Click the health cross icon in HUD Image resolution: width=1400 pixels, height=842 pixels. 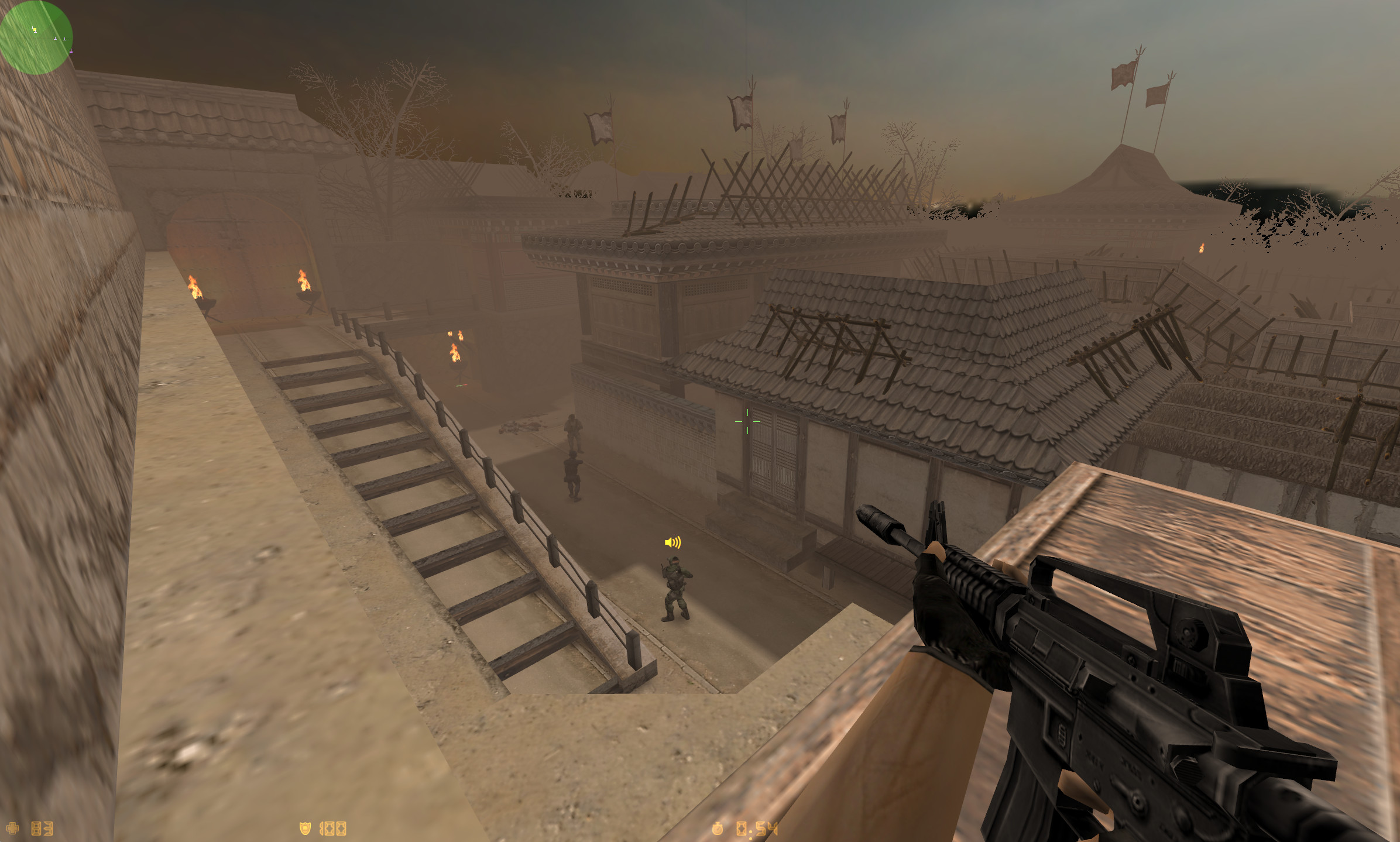13,827
